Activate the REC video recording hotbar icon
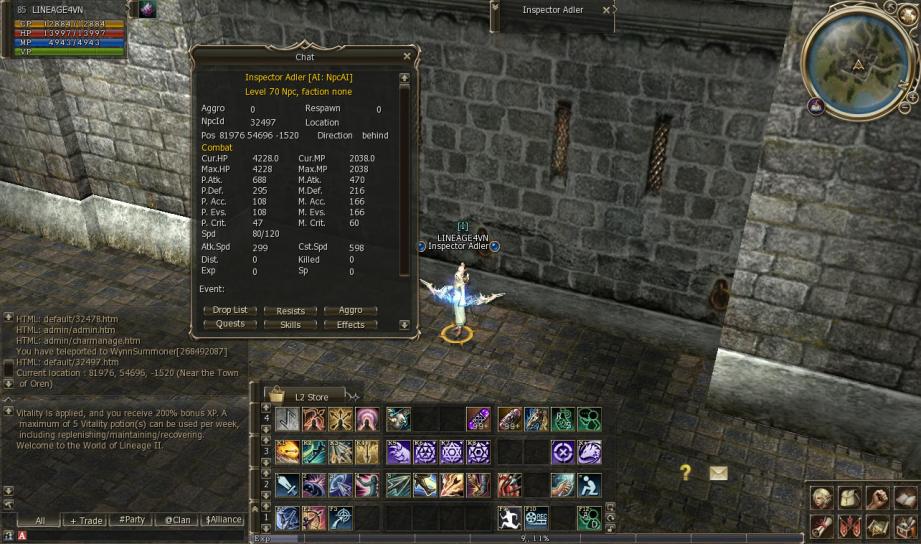Viewport: 921px width, 544px height. click(x=537, y=518)
